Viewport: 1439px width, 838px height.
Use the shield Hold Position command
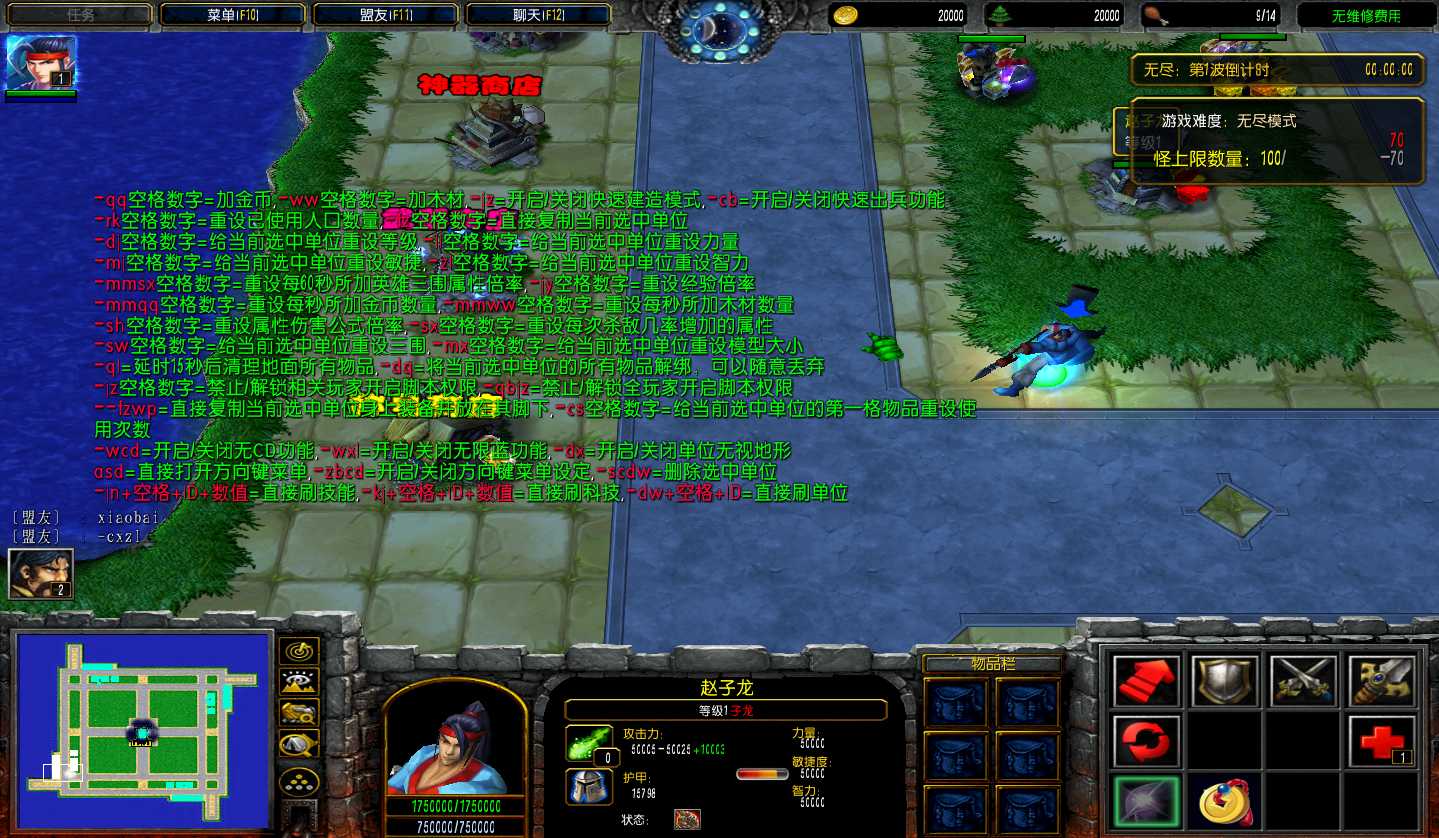[1224, 681]
